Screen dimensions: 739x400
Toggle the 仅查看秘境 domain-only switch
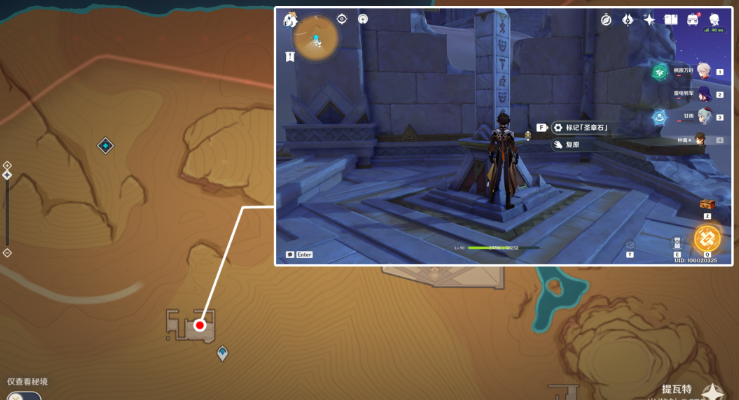22,396
